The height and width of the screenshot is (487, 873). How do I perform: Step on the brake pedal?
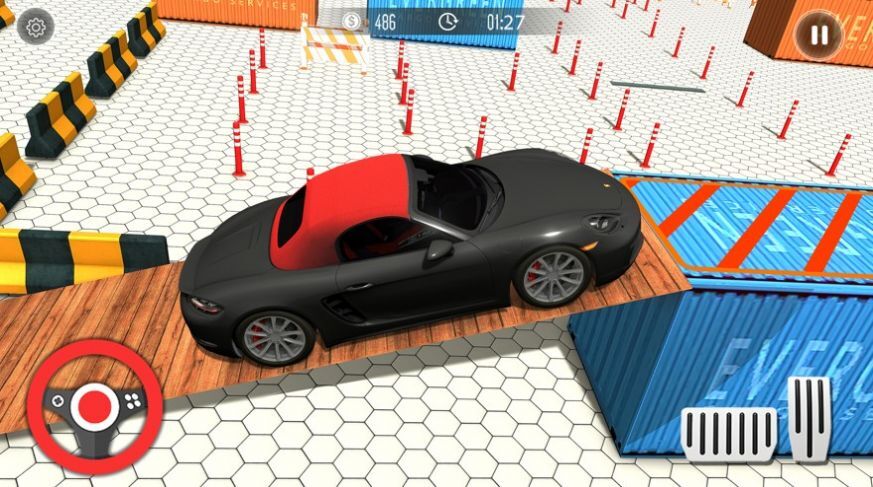pyautogui.click(x=729, y=433)
